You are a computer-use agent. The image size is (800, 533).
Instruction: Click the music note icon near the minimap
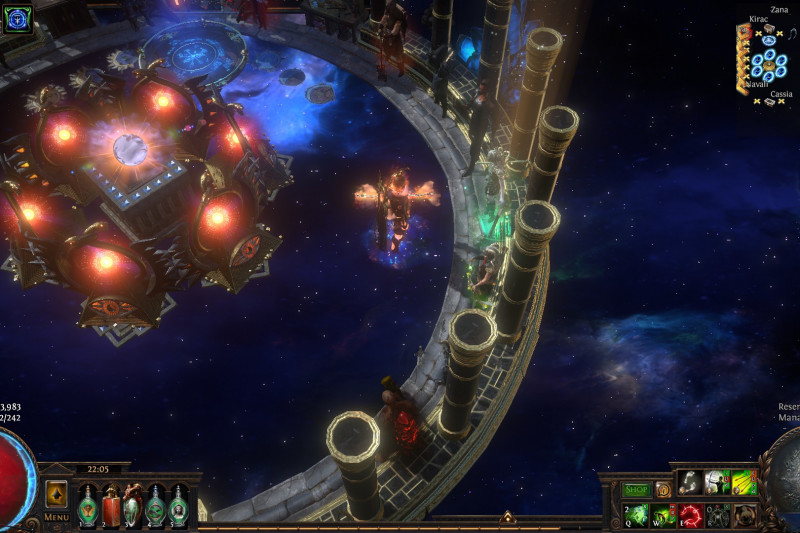click(790, 36)
